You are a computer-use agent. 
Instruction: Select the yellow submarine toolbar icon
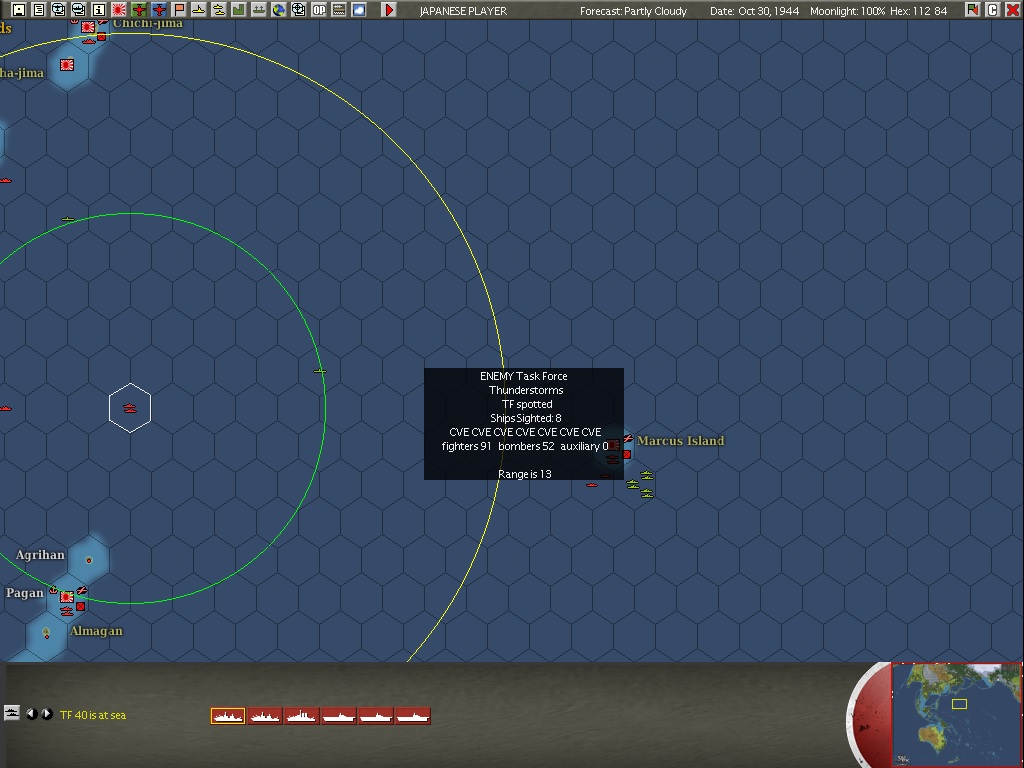point(199,10)
